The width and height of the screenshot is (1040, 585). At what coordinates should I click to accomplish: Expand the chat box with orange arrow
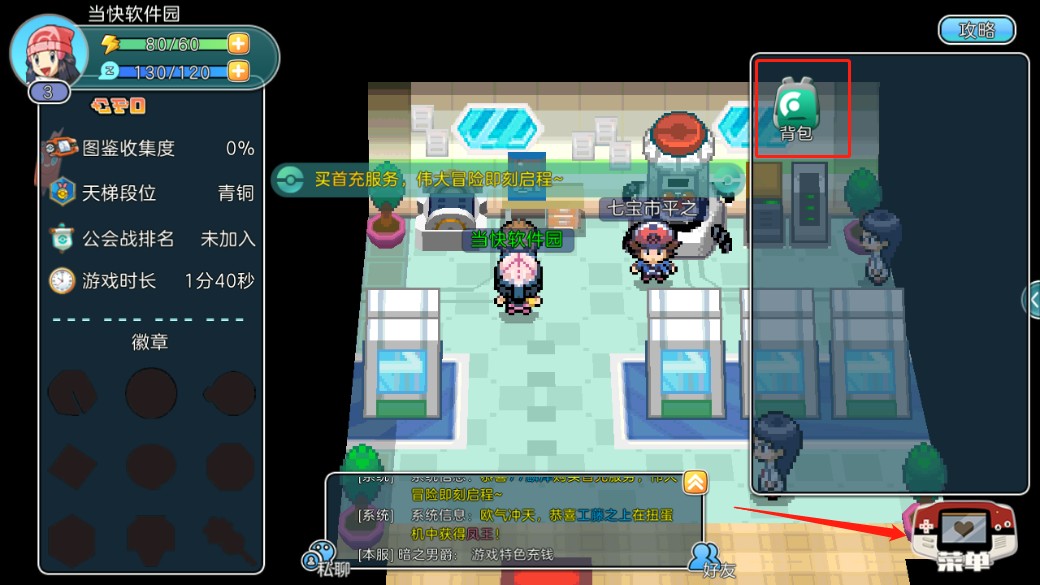click(x=695, y=482)
